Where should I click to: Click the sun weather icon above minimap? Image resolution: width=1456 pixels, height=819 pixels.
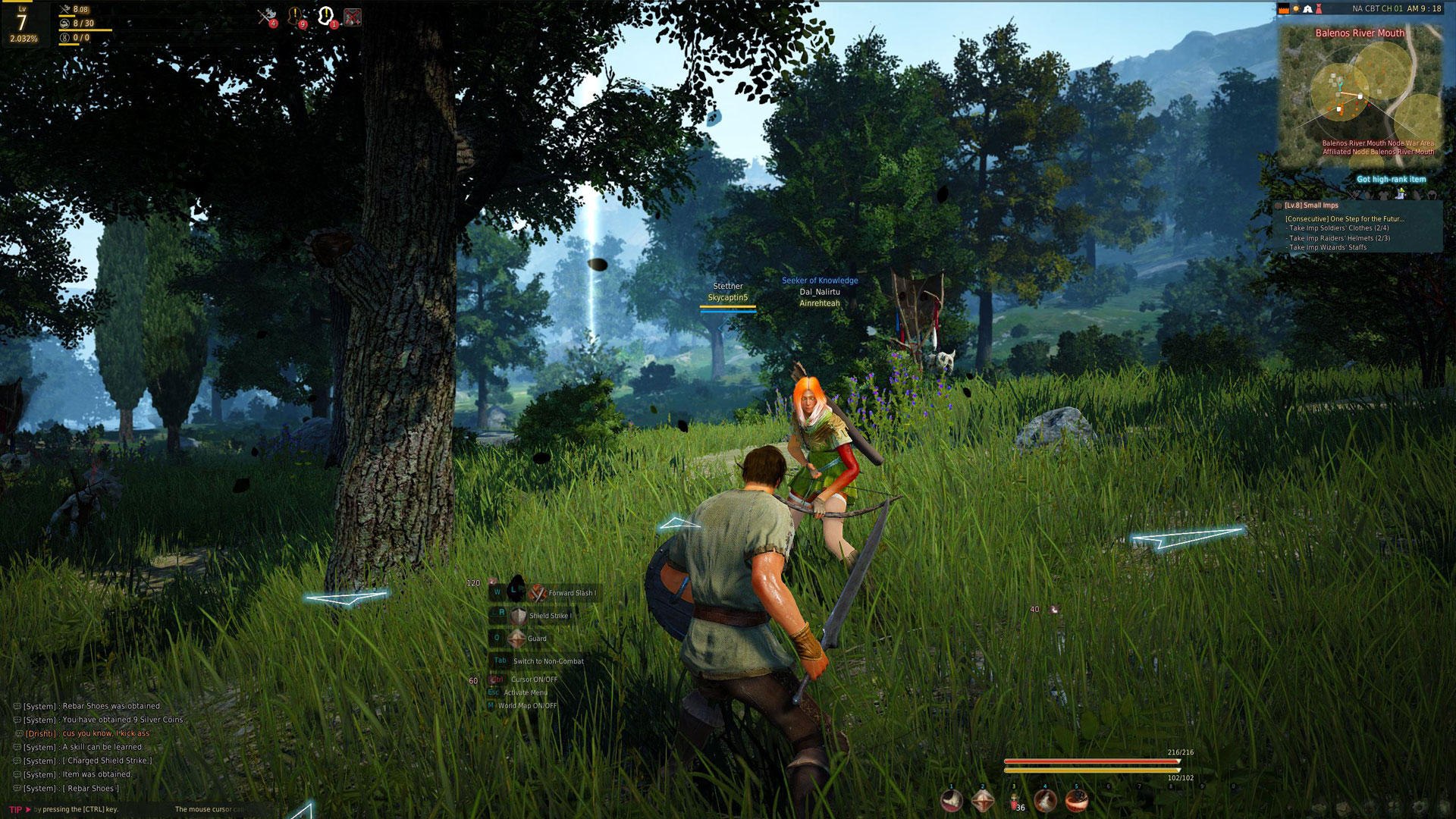[1296, 9]
